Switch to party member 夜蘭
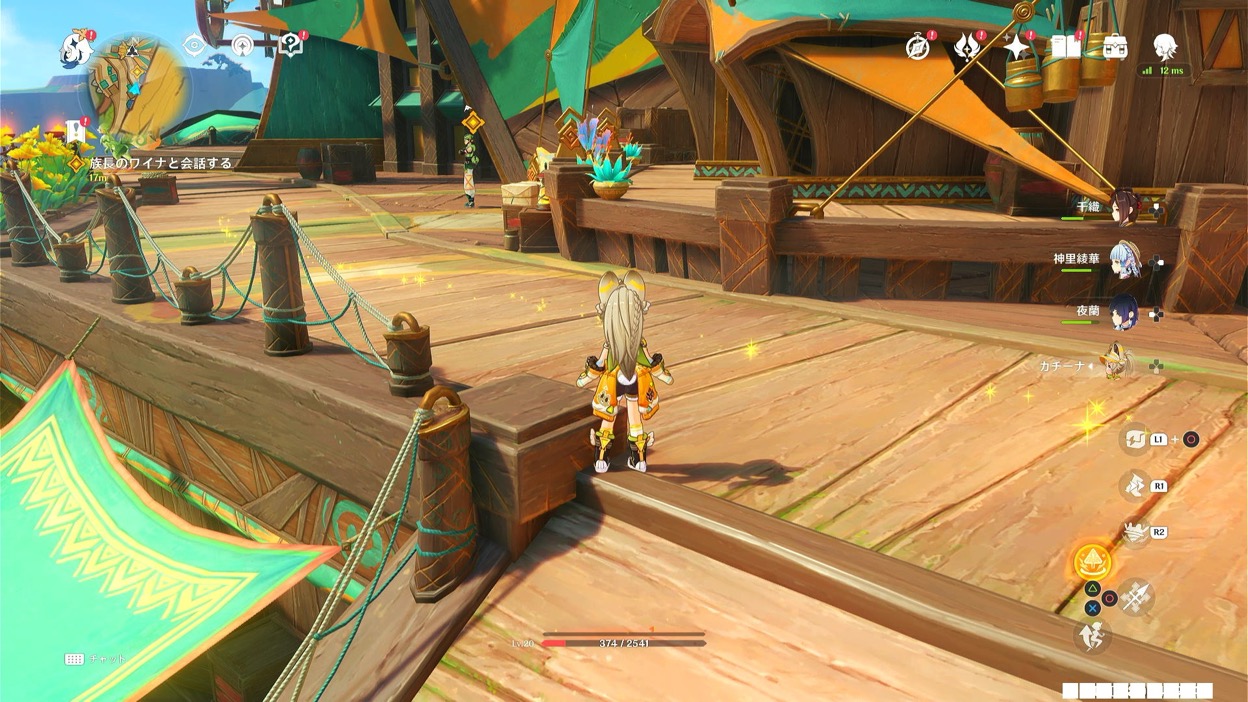The image size is (1248, 702). coord(1124,312)
